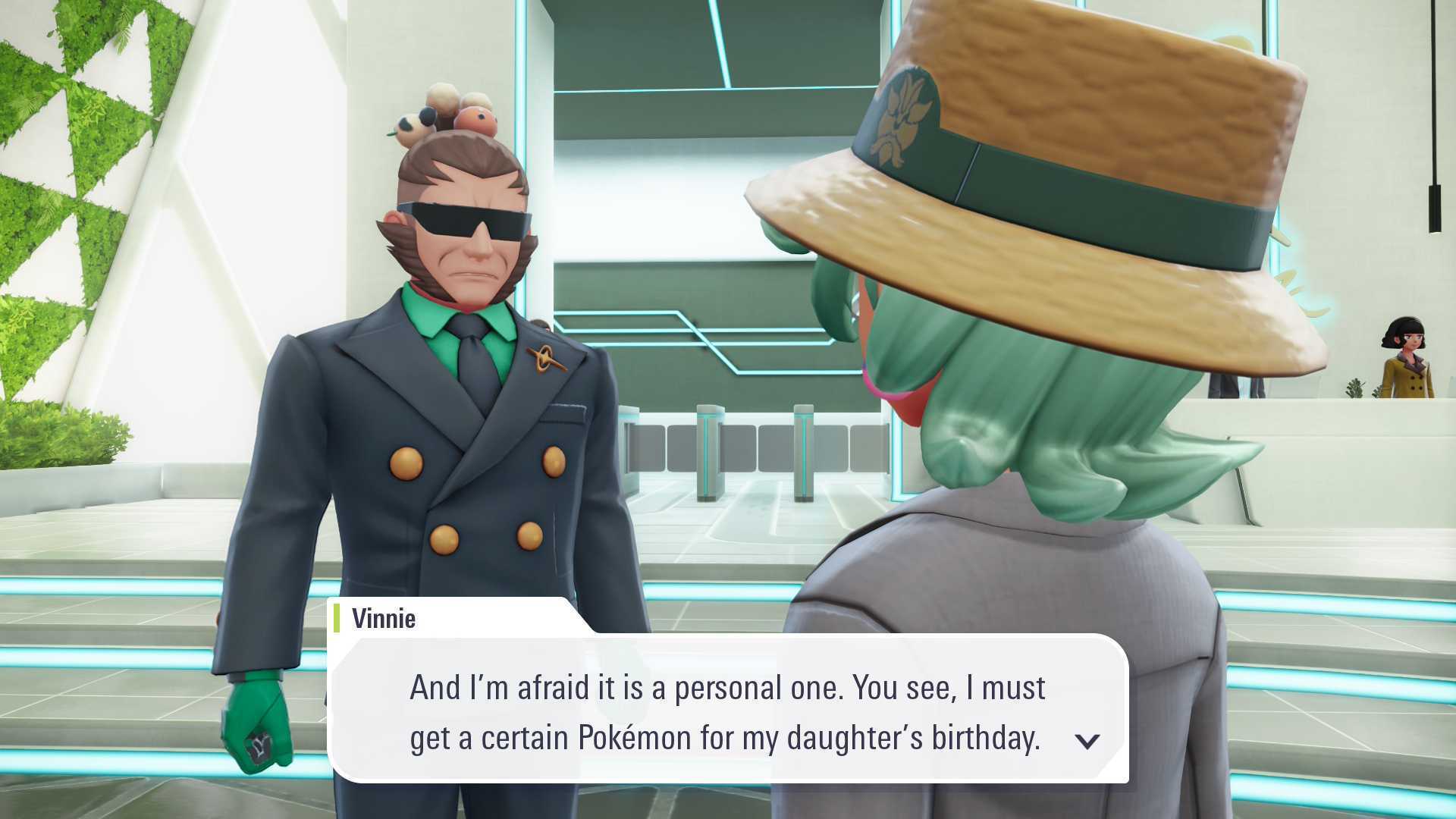Click the dialogue advance arrow
Viewport: 1456px width, 819px height.
click(x=1087, y=742)
